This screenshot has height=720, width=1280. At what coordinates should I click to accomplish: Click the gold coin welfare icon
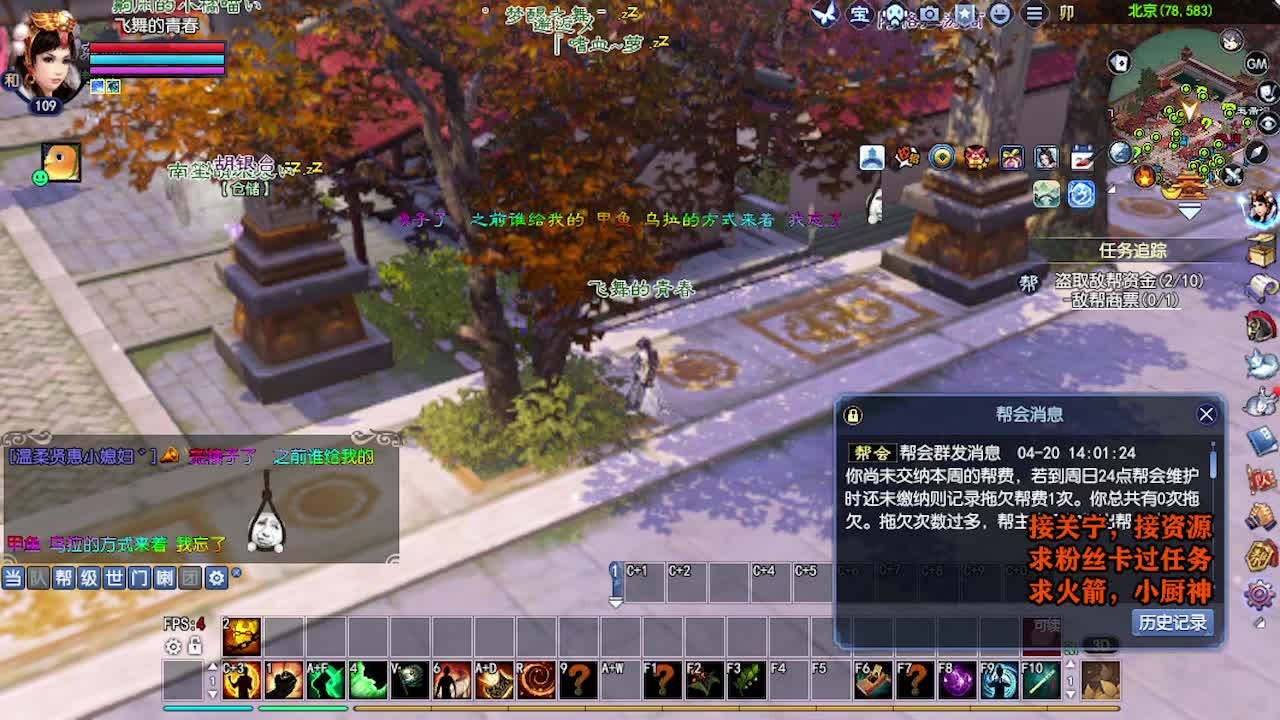point(940,157)
